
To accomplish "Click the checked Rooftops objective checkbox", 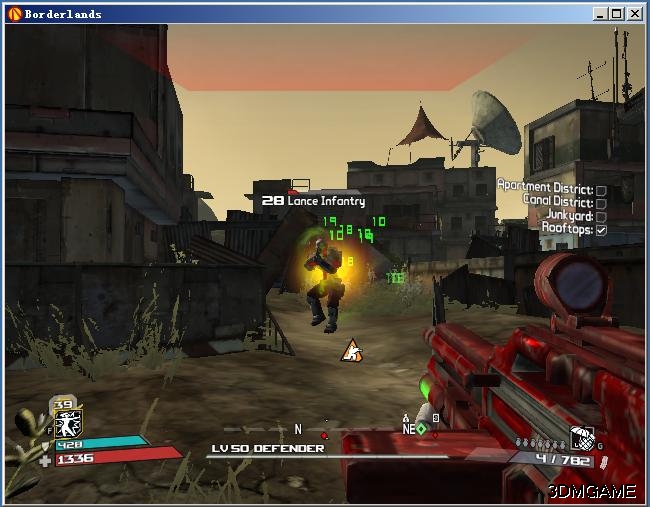I will click(x=601, y=230).
